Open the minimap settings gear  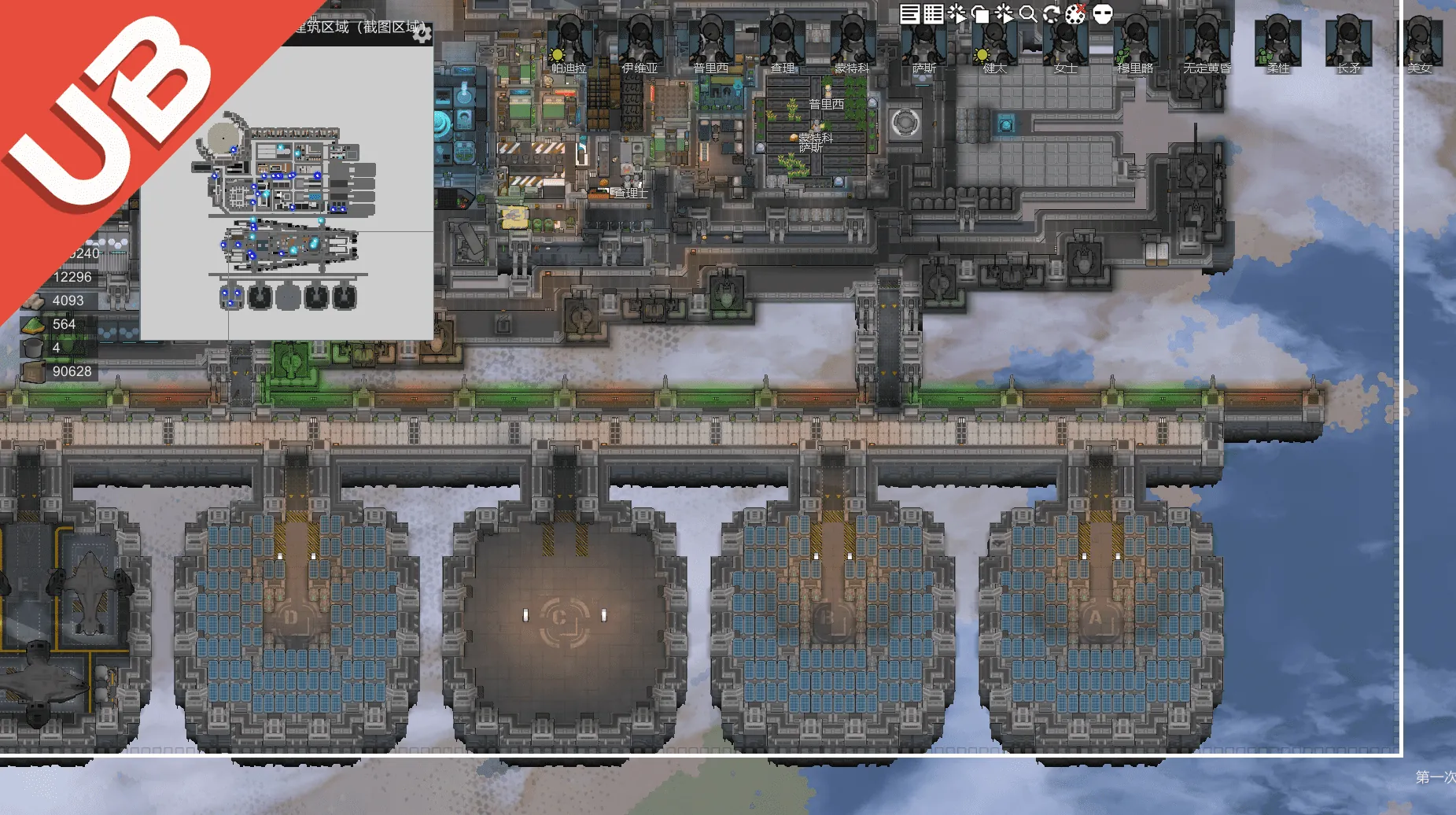[422, 33]
